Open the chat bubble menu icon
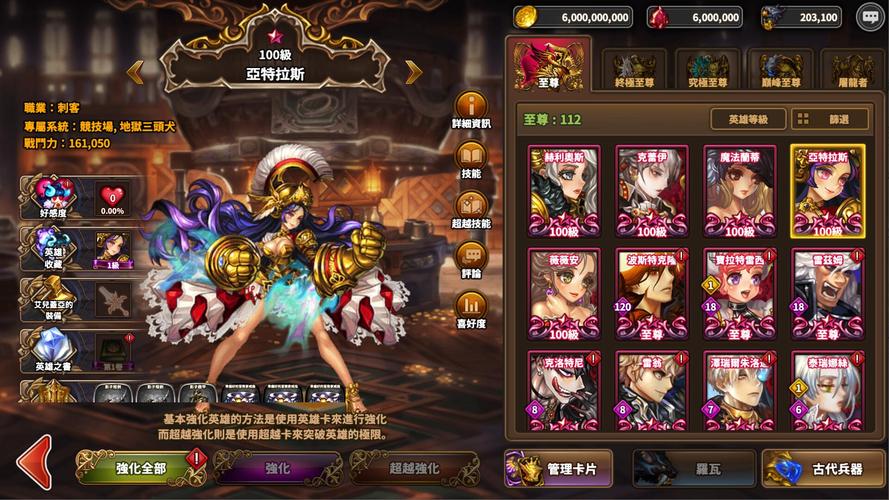This screenshot has width=889, height=500. click(871, 16)
